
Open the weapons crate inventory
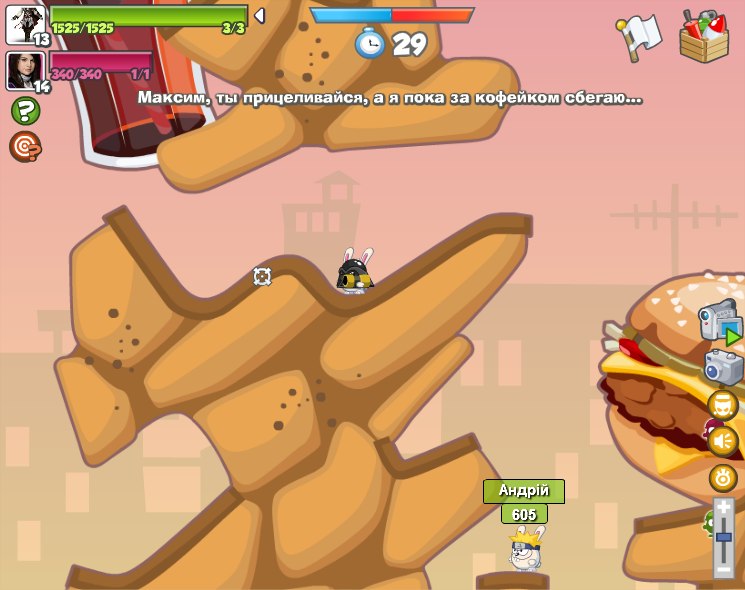[x=704, y=36]
